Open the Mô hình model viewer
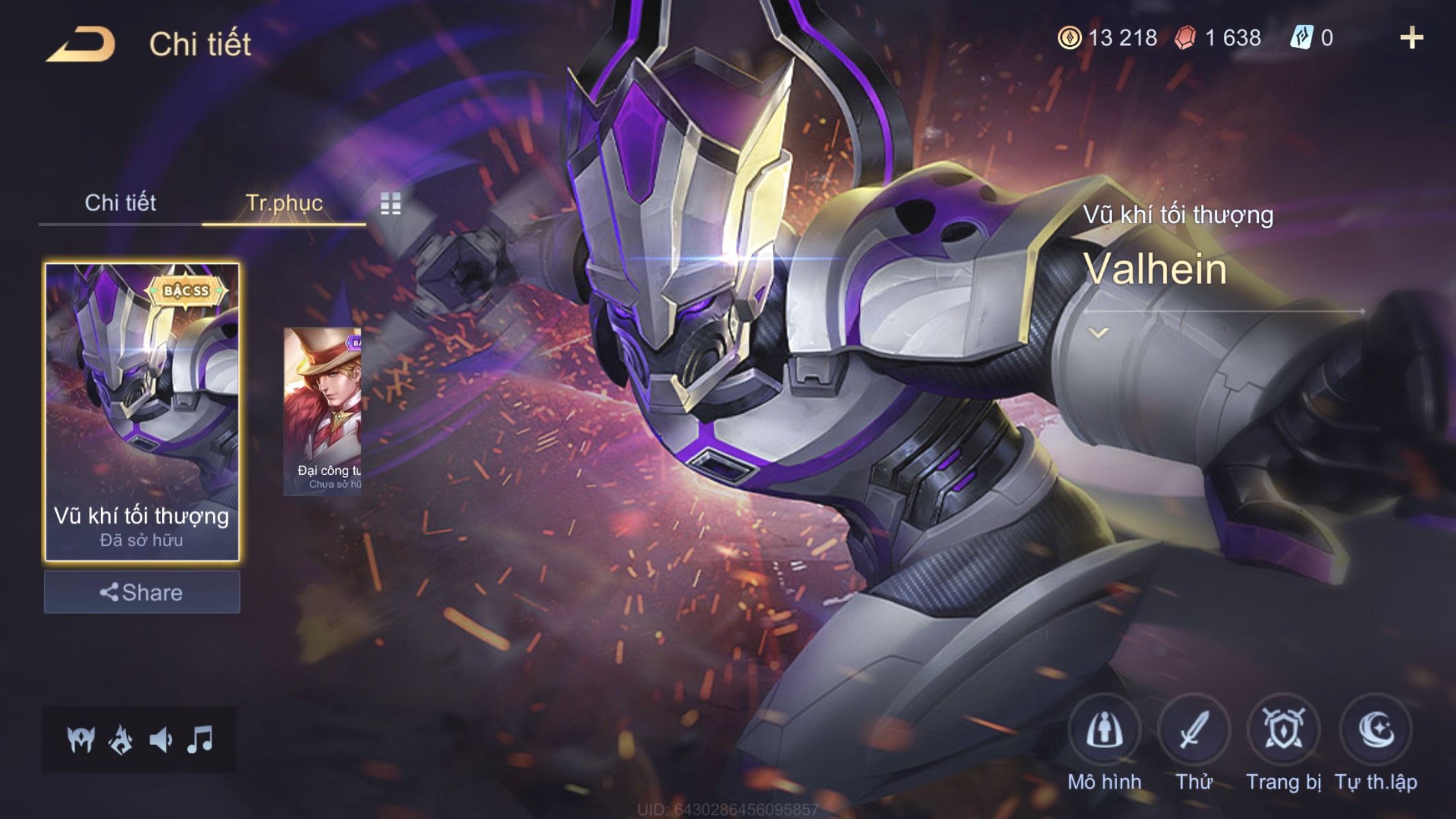This screenshot has width=1456, height=819. (x=1105, y=731)
